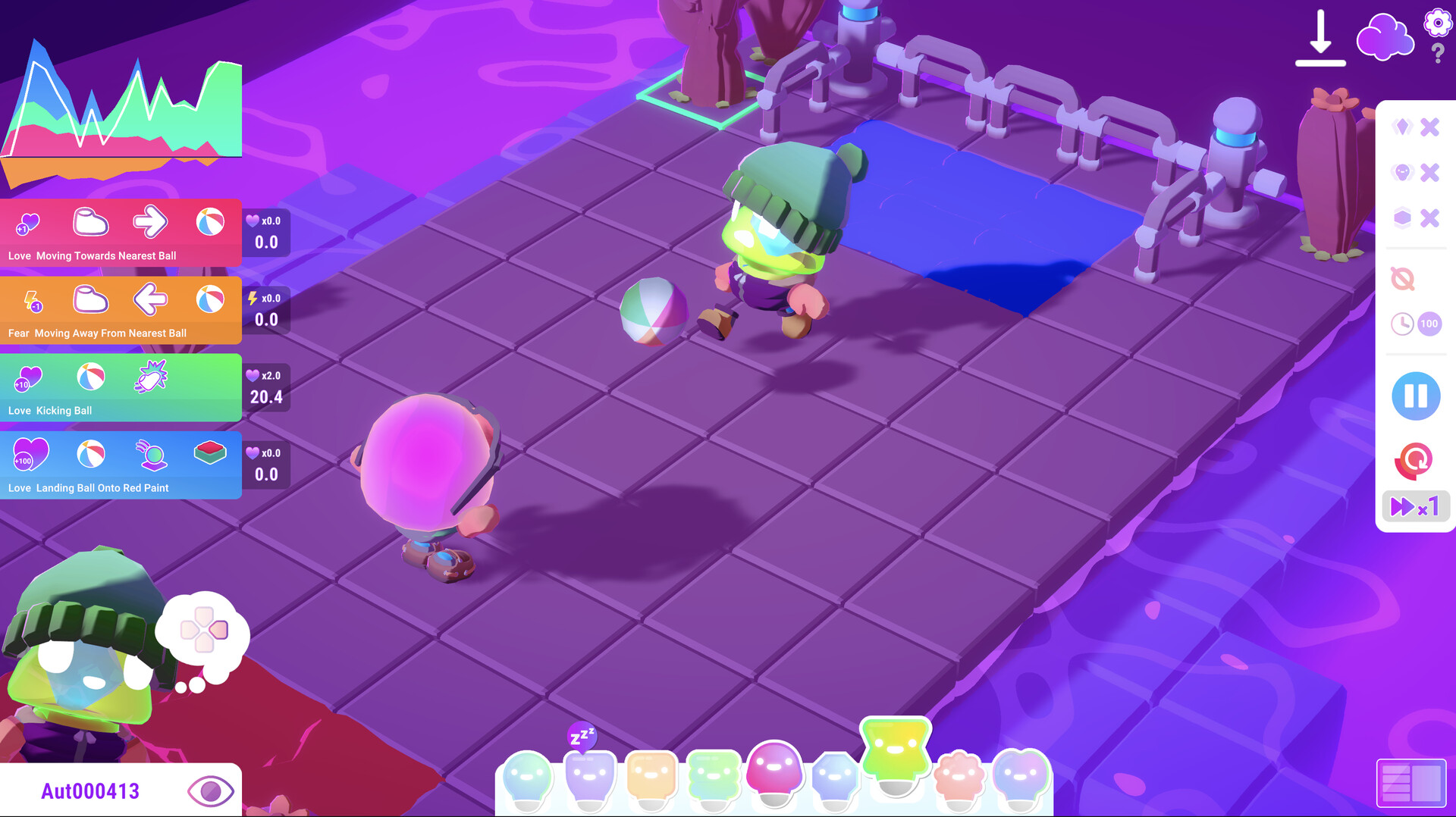Click the red paint icon in Landing Ball rule
1456x817 pixels.
click(210, 452)
